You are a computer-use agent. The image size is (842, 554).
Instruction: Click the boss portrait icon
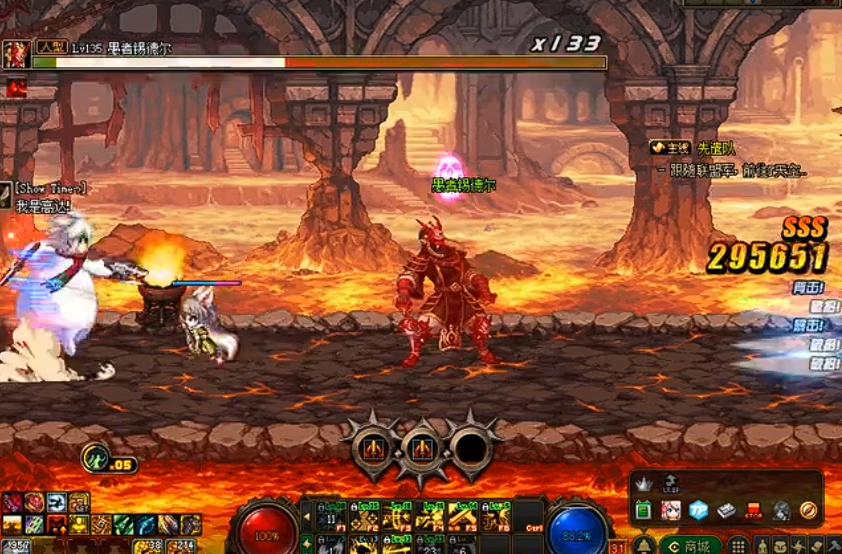click(16, 54)
